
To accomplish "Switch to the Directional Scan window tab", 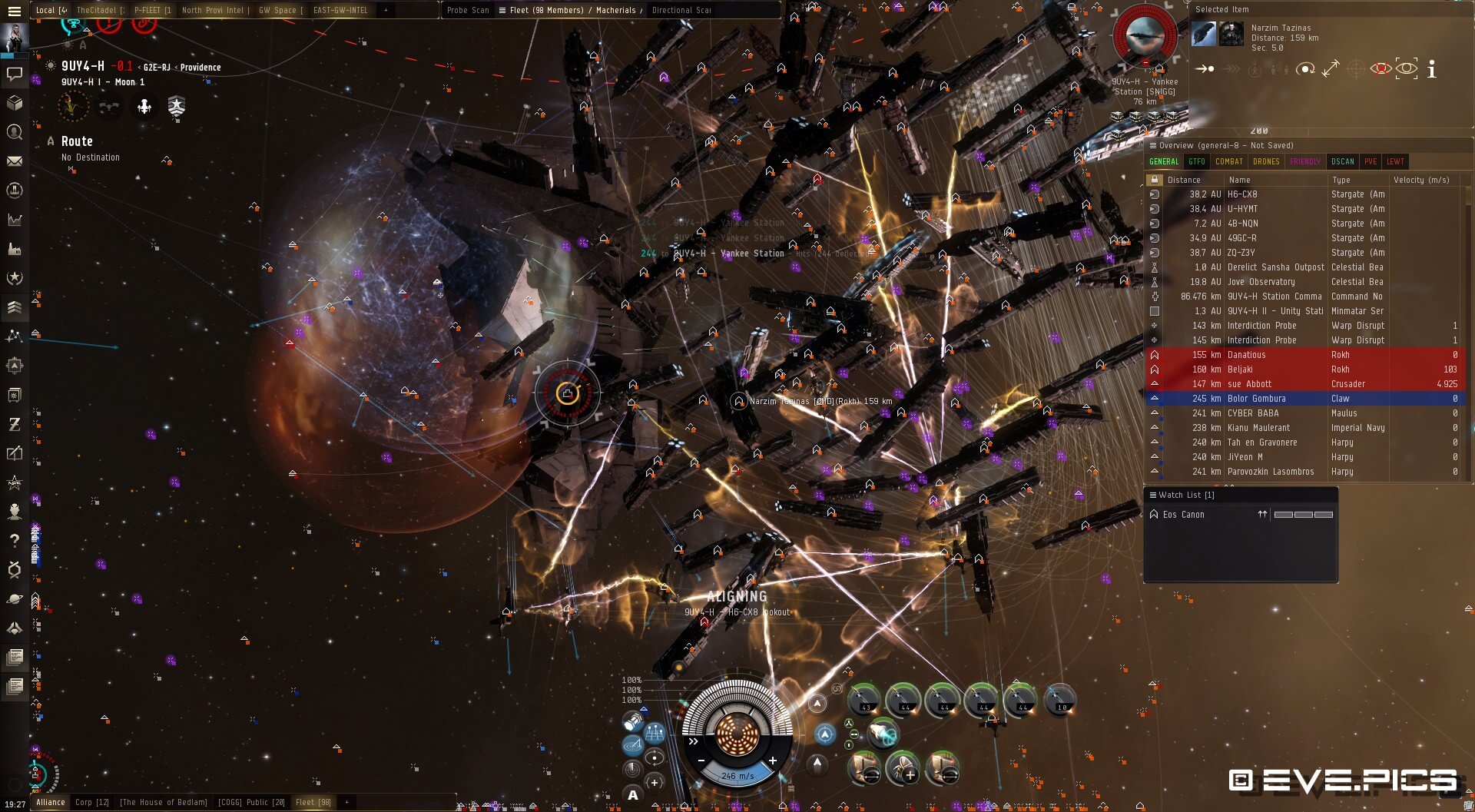I will 681,10.
